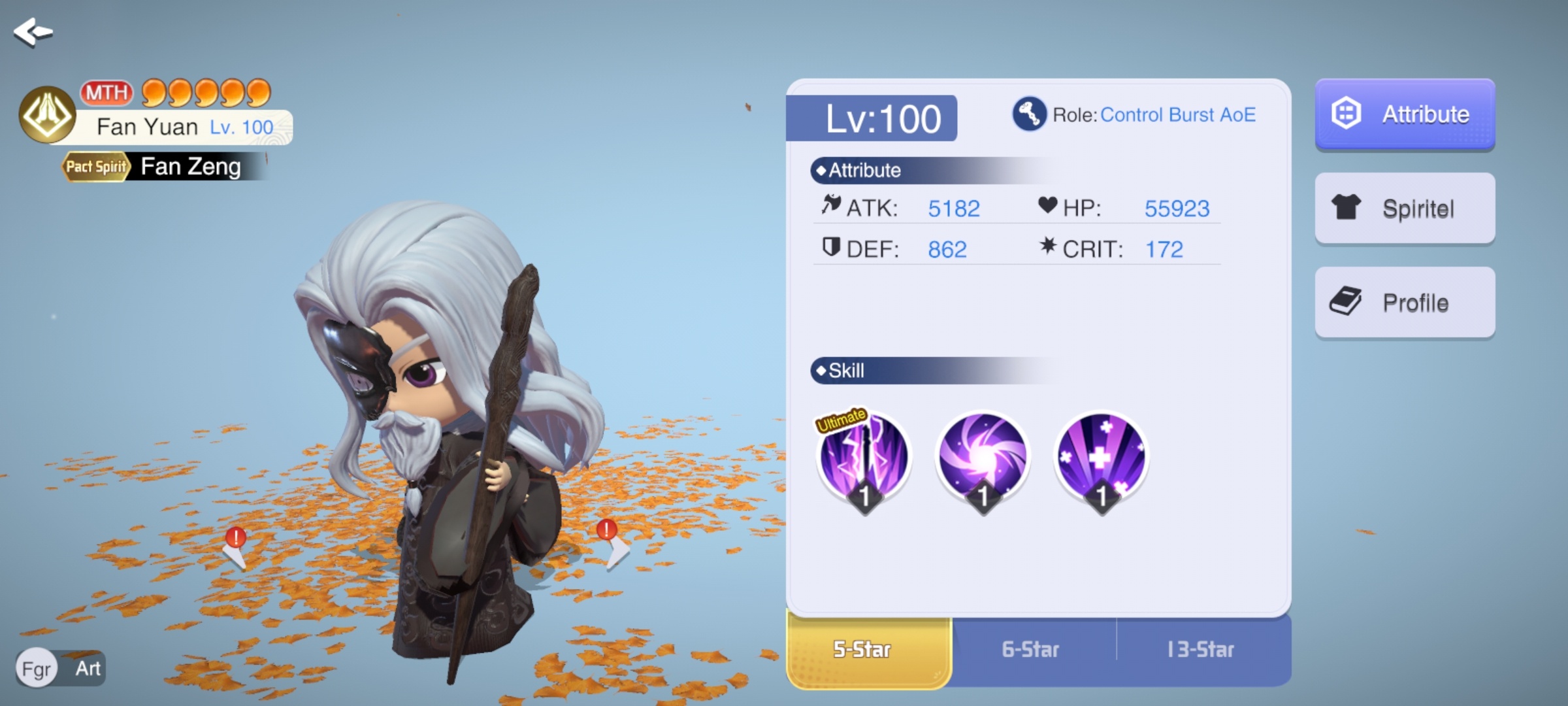Tap the Role key icon
The image size is (1568, 706).
1029,114
